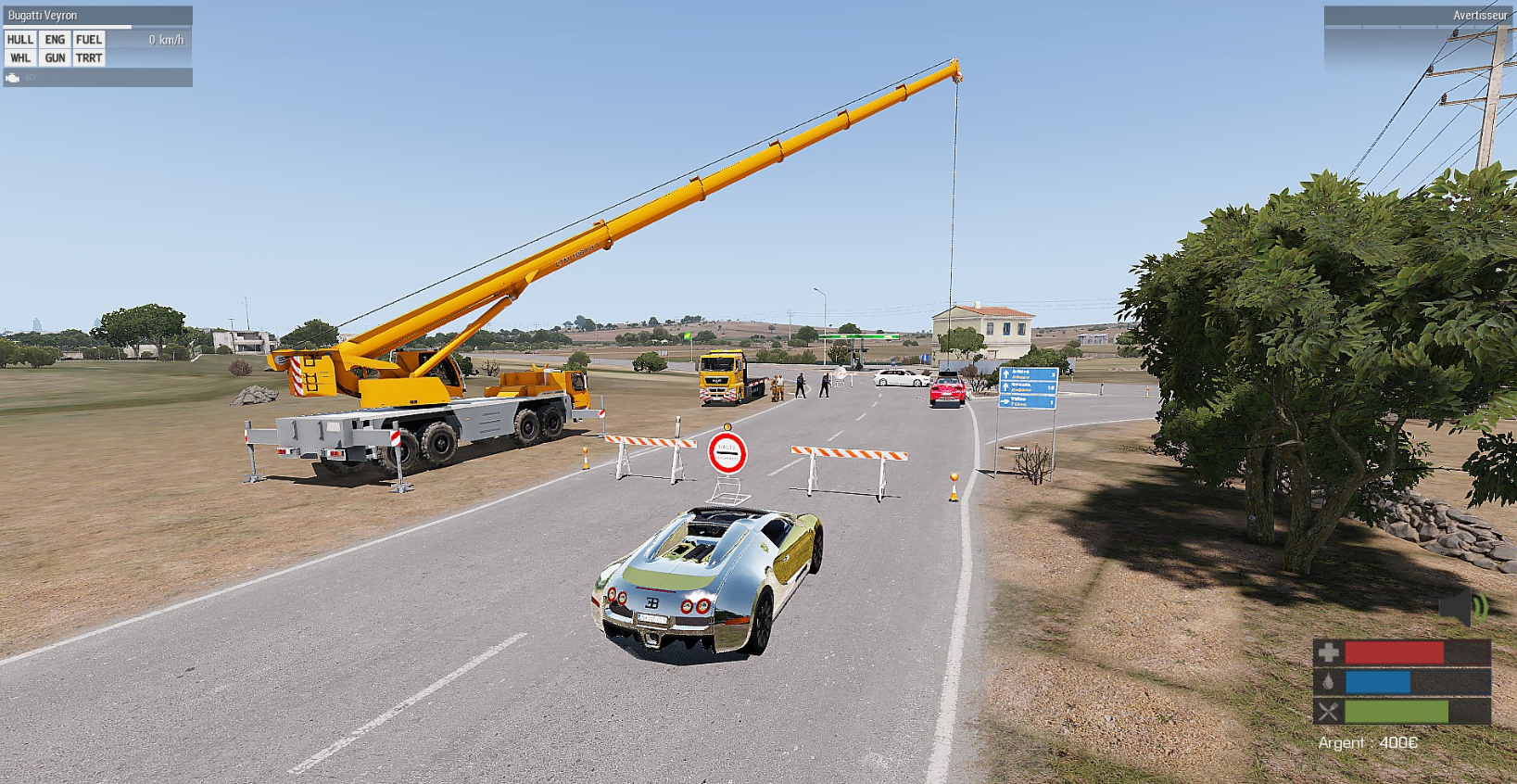Select the ENG status box

[55, 40]
